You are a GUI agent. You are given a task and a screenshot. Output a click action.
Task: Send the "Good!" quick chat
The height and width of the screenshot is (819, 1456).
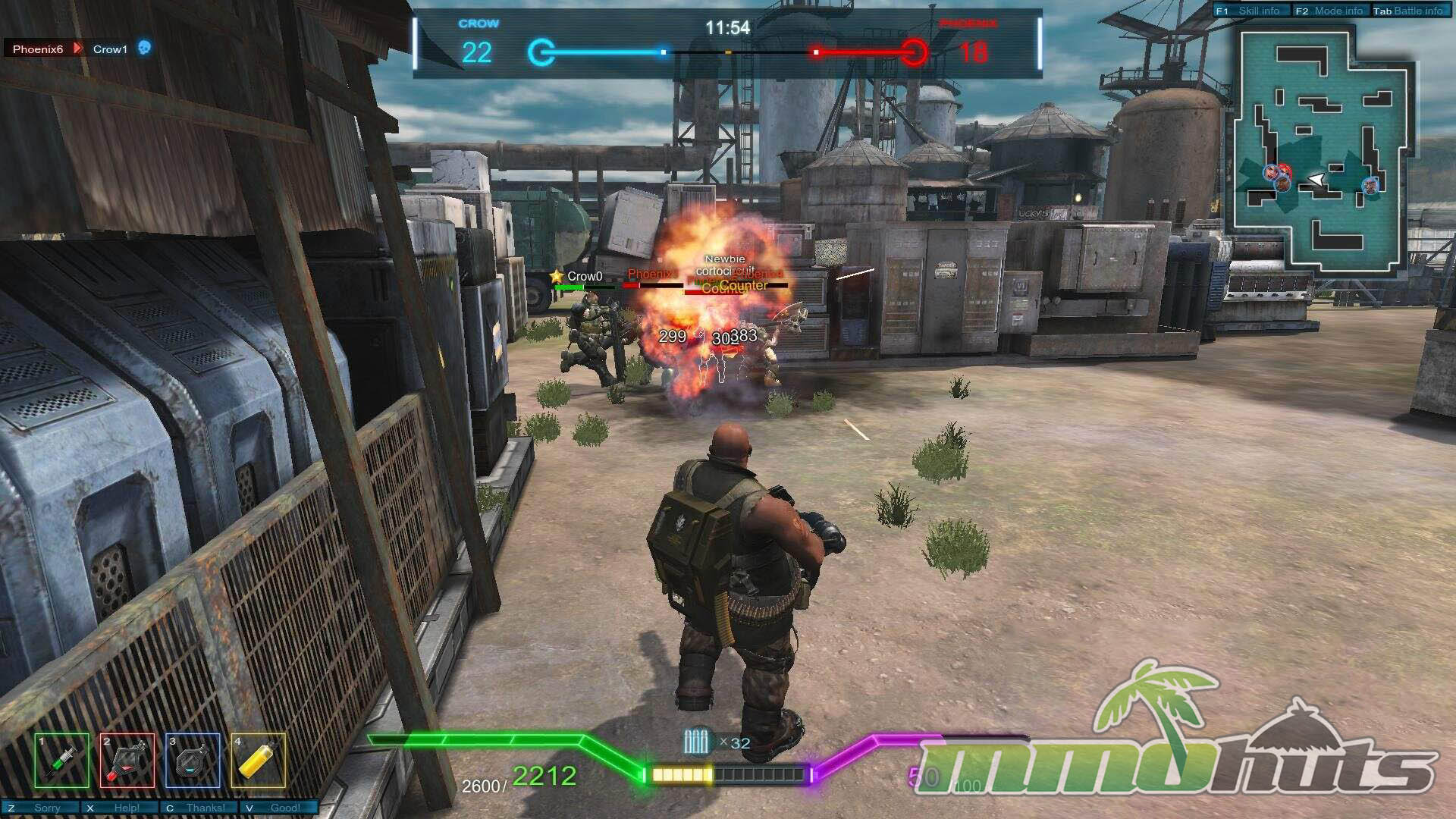tap(278, 808)
